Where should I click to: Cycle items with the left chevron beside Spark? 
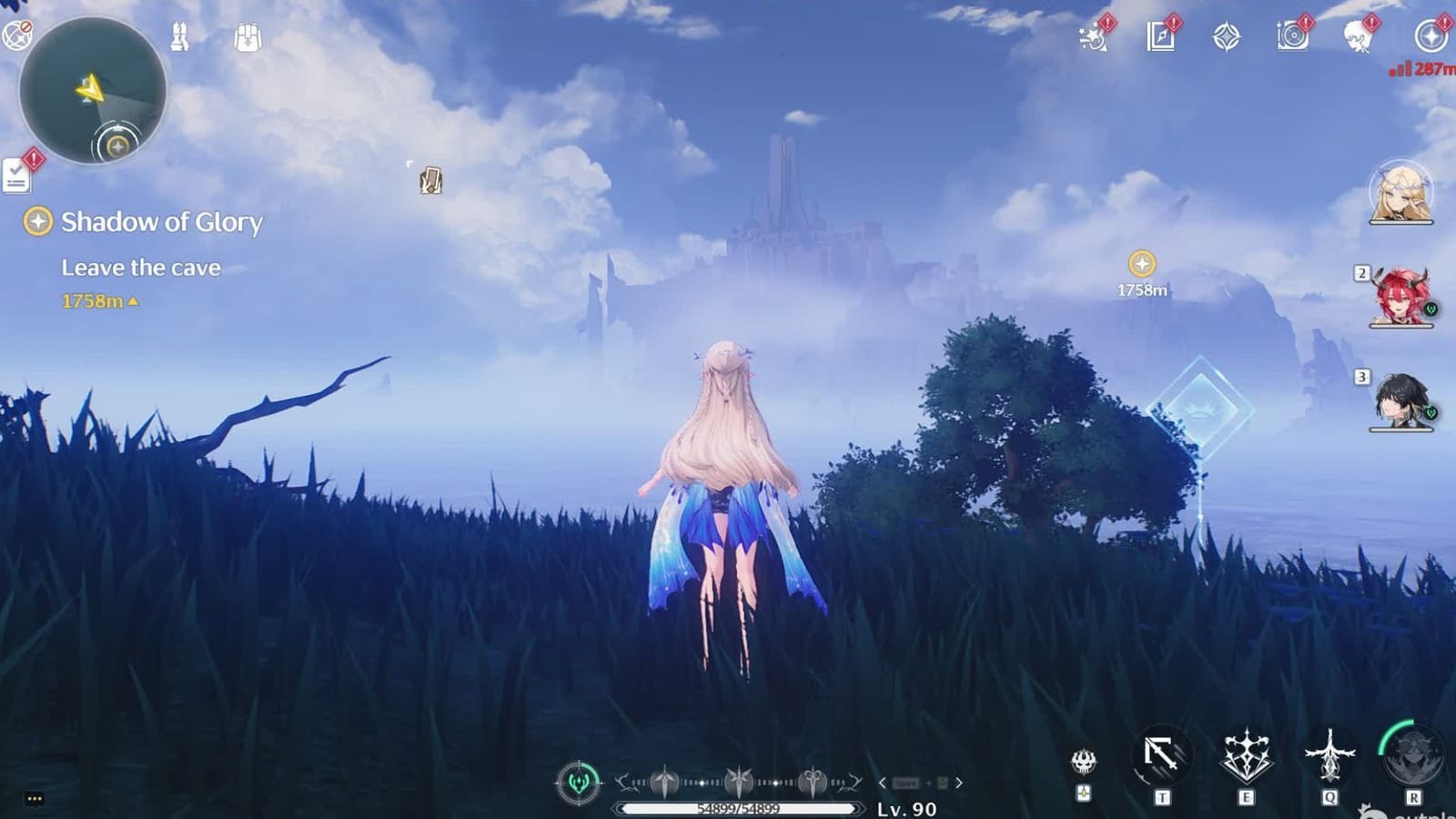(x=883, y=783)
